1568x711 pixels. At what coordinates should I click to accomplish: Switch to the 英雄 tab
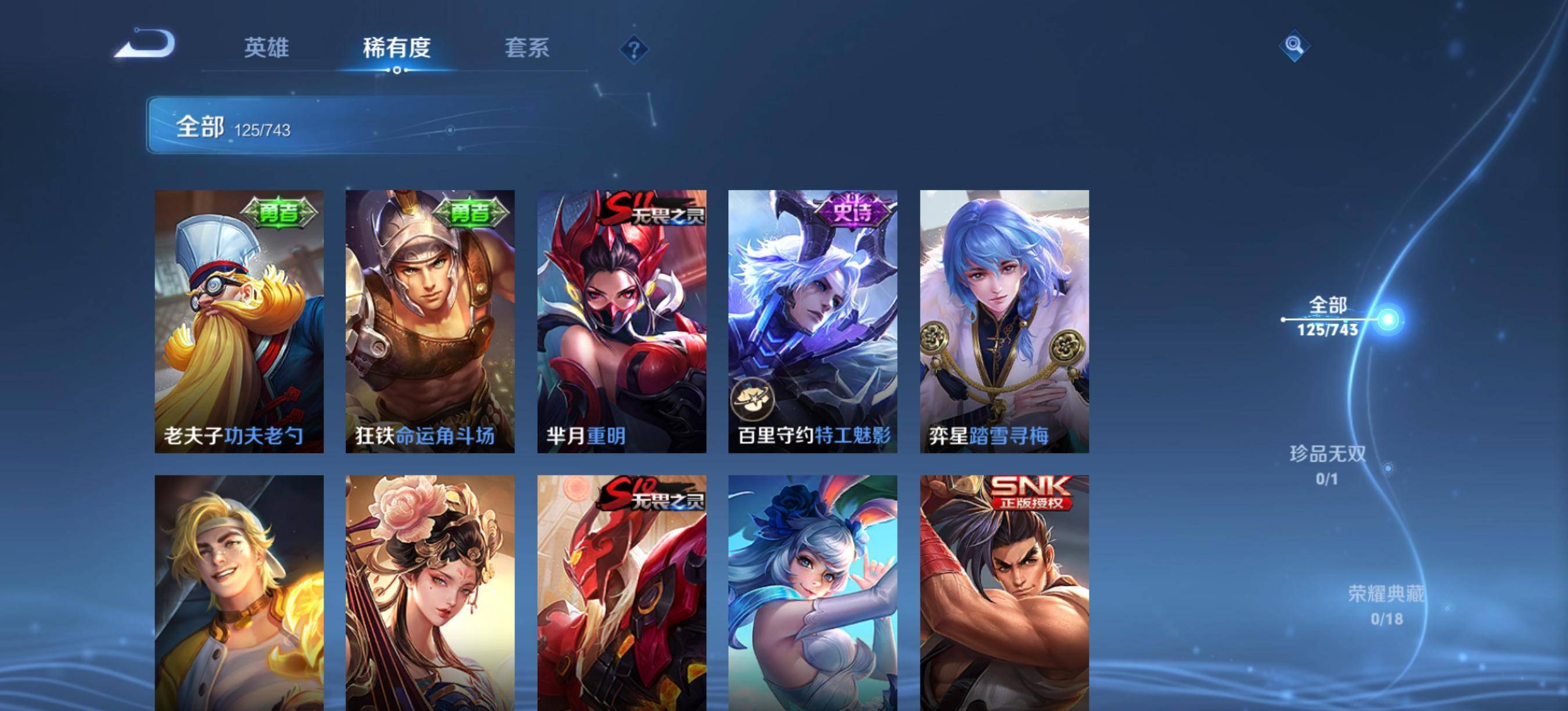point(266,48)
